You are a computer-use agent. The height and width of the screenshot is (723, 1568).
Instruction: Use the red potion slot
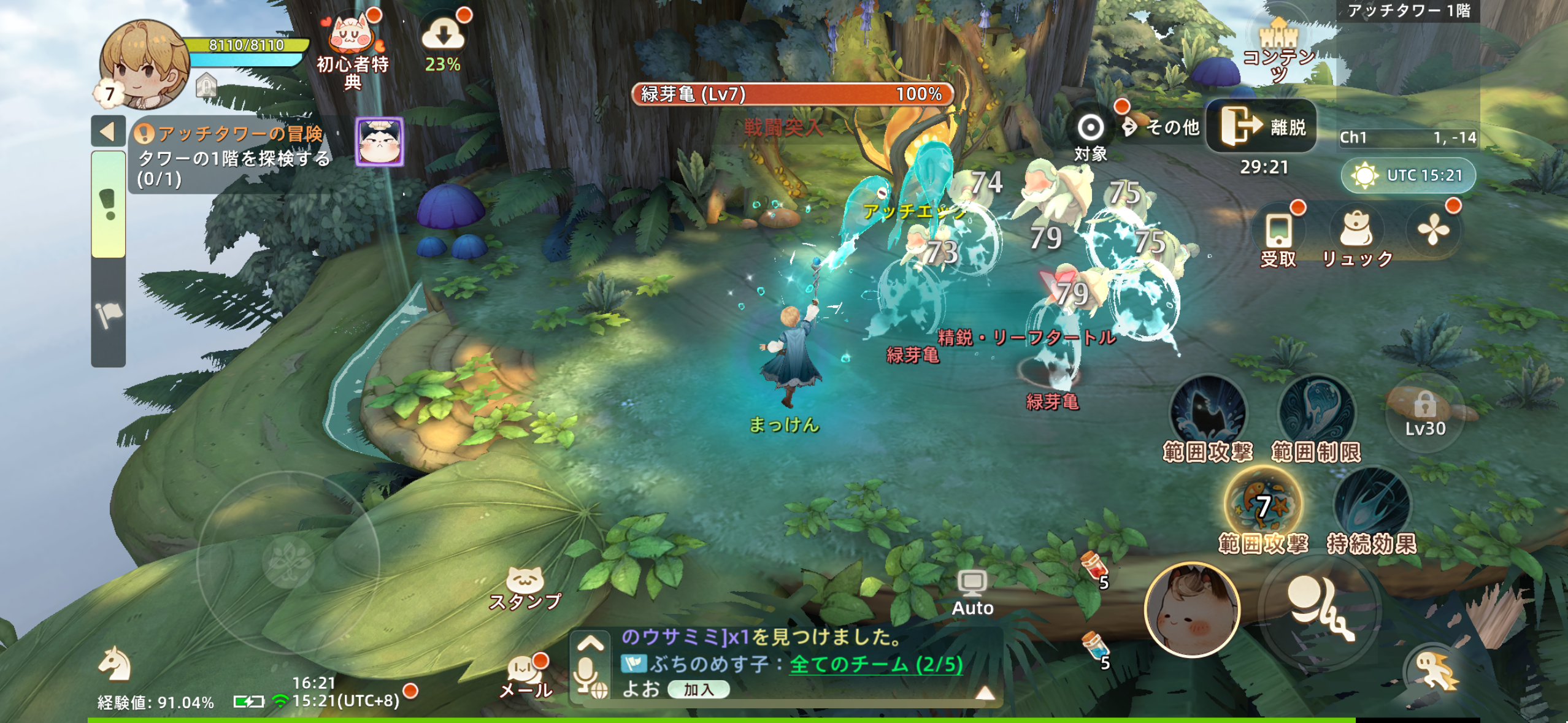[x=1094, y=567]
